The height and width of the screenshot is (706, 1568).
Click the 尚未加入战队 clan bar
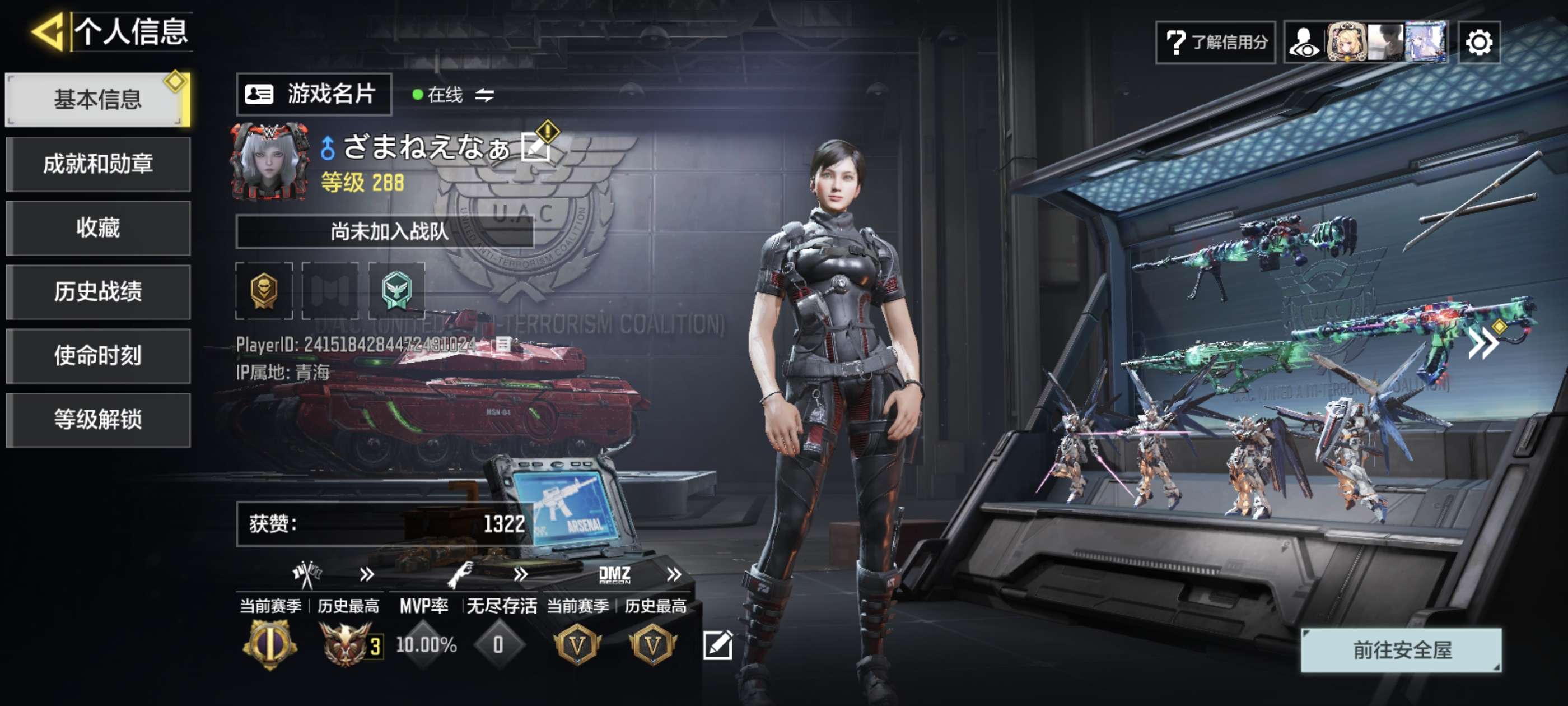pyautogui.click(x=384, y=231)
